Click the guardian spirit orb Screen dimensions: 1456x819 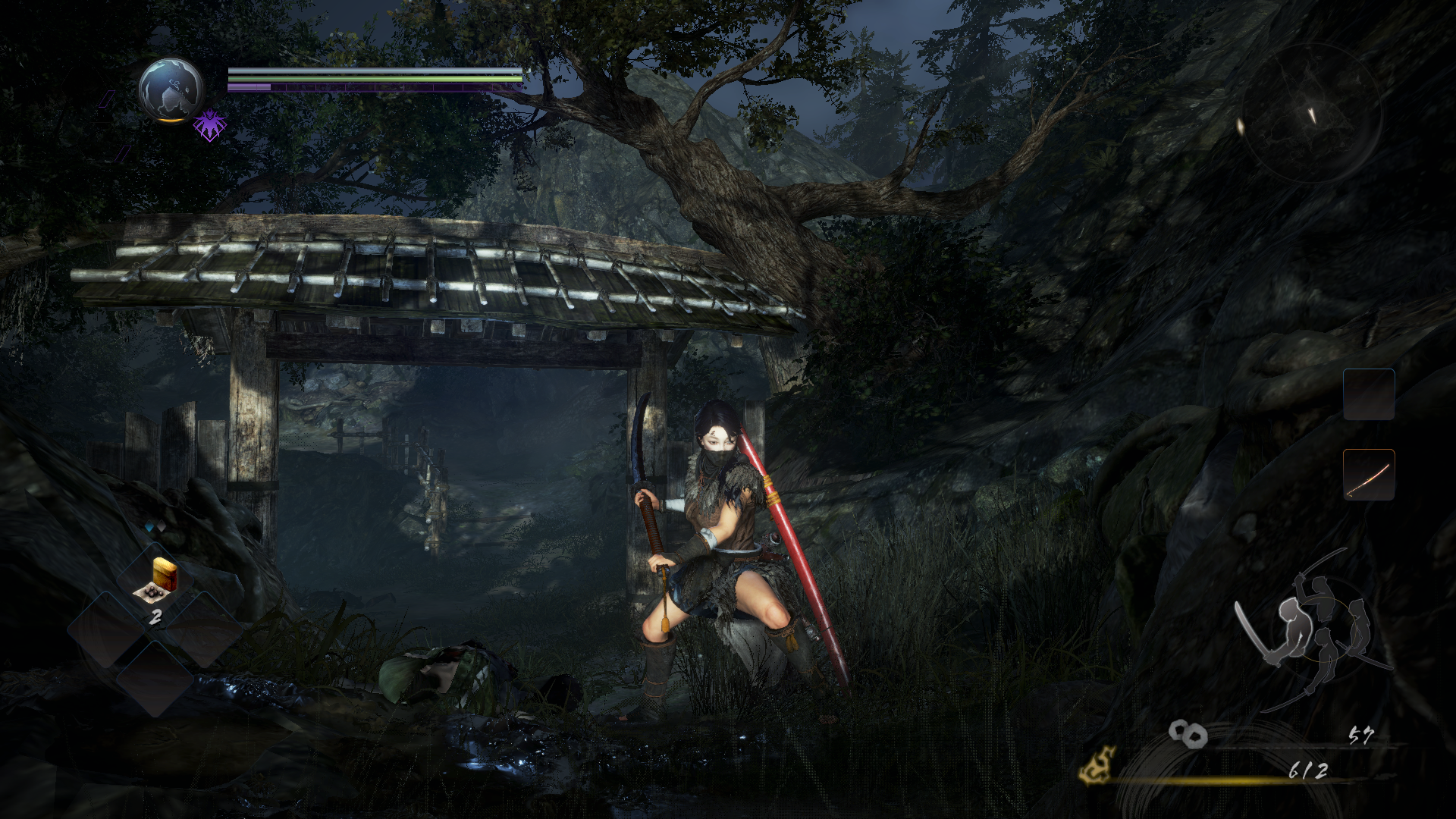[171, 89]
